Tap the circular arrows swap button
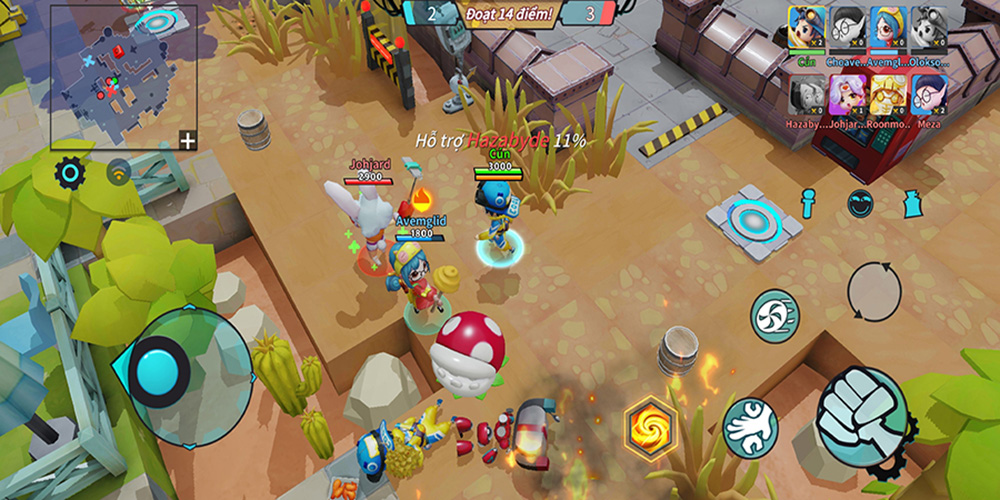 click(x=874, y=291)
